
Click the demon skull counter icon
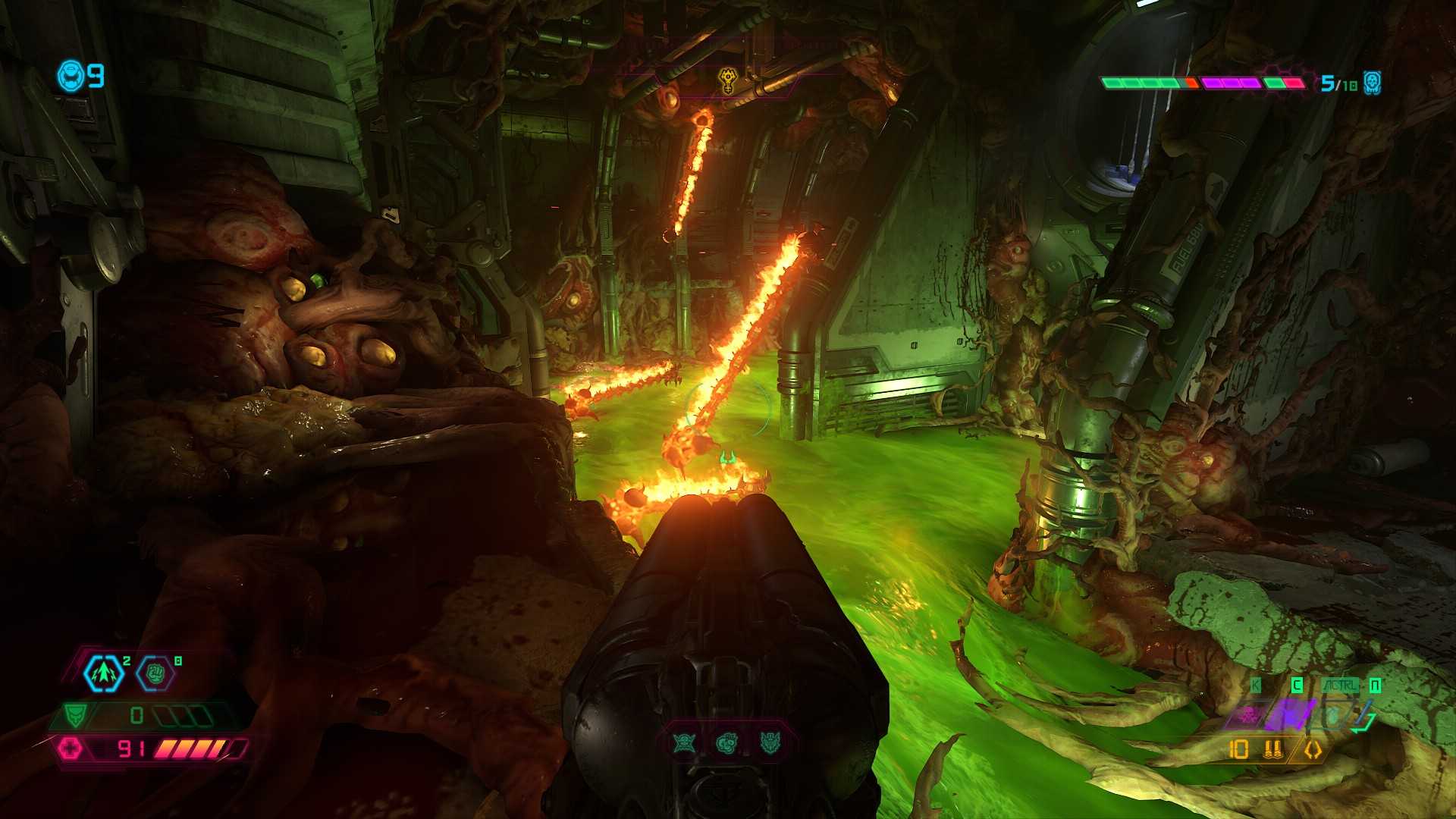click(x=1372, y=83)
